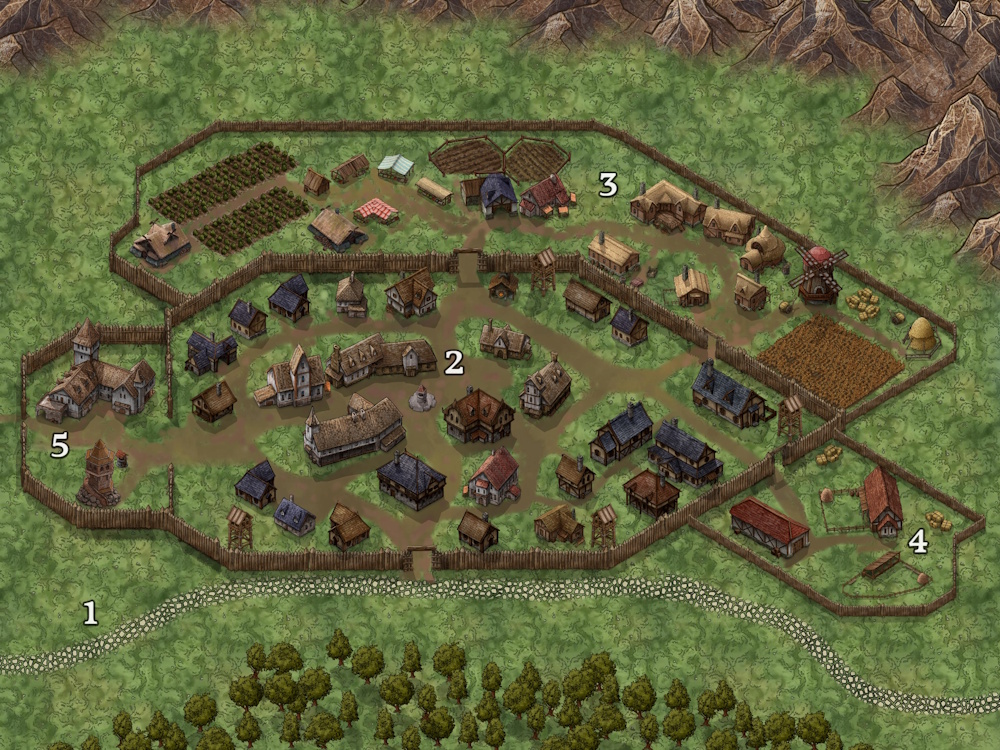Pick map marker number 5

point(60,446)
